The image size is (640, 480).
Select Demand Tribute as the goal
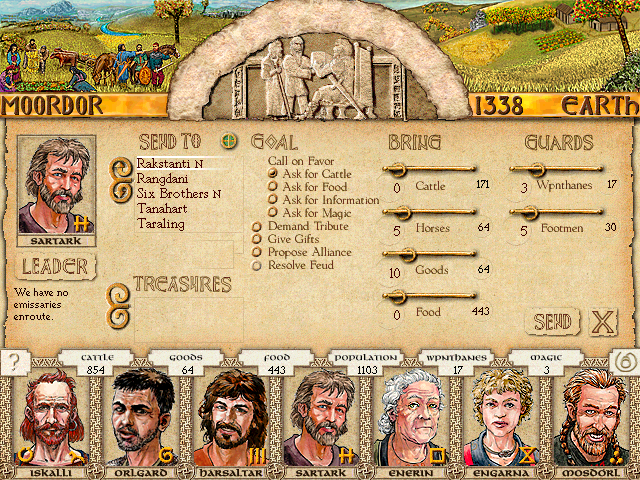pyautogui.click(x=302, y=226)
